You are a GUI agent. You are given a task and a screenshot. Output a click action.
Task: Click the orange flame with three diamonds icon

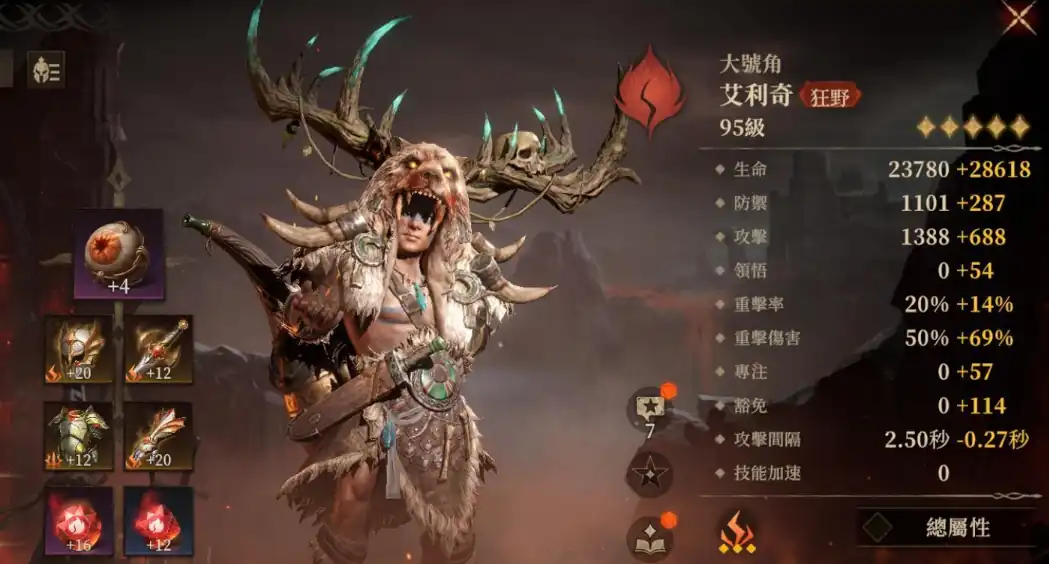coord(737,533)
